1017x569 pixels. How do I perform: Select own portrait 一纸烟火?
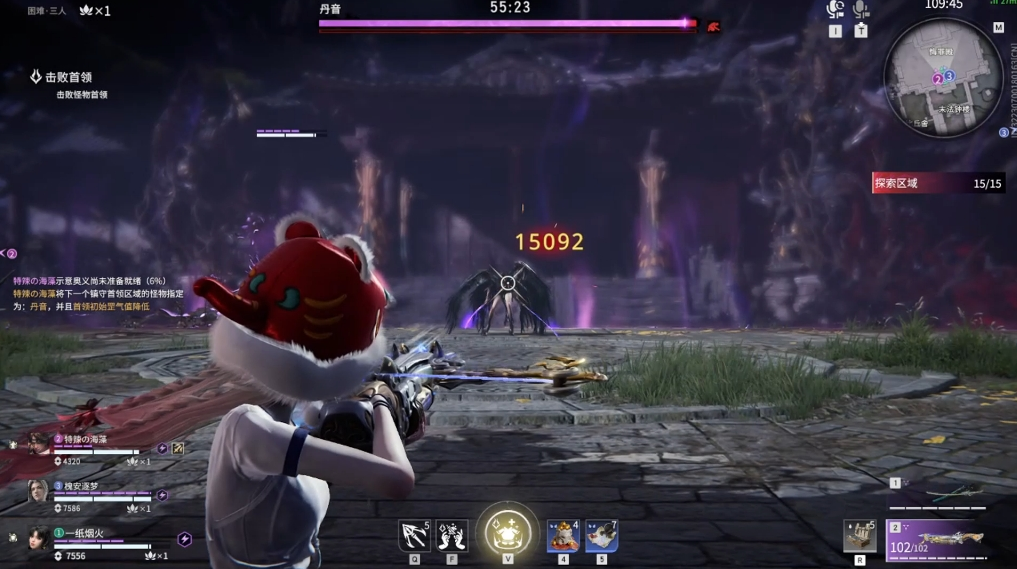pos(38,538)
